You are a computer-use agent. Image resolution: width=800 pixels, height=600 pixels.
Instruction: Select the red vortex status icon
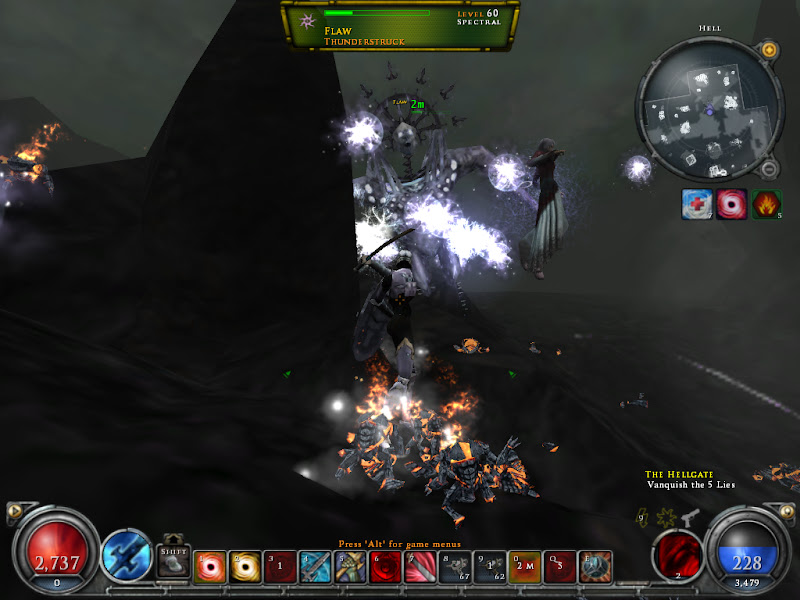coord(732,205)
